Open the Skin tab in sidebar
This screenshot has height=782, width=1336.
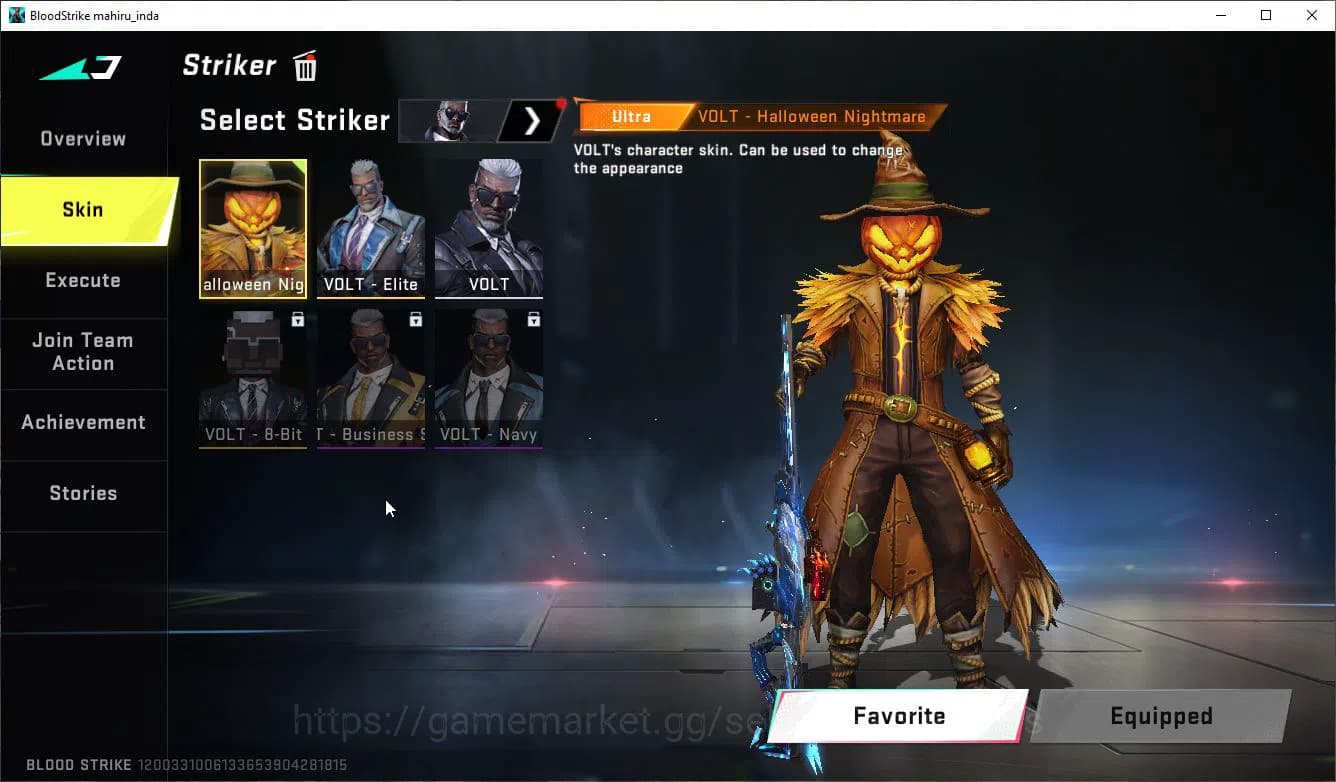tap(82, 209)
